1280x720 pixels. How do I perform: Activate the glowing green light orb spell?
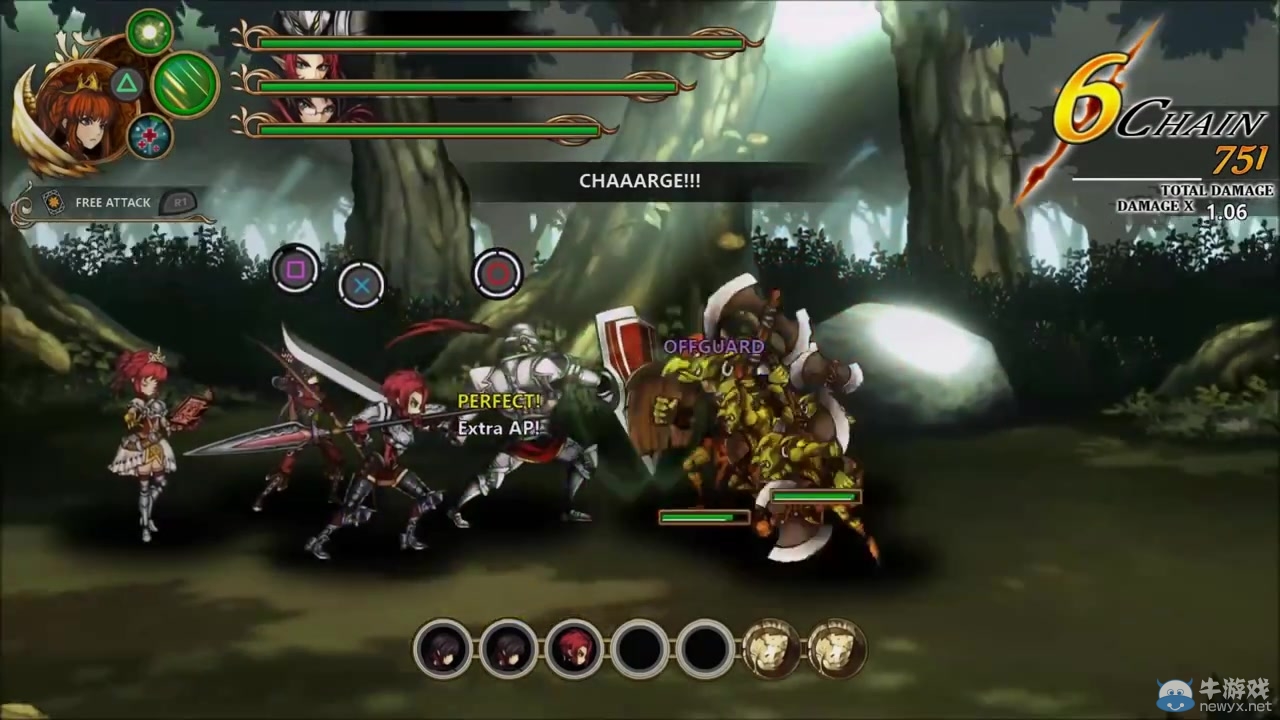tap(150, 32)
